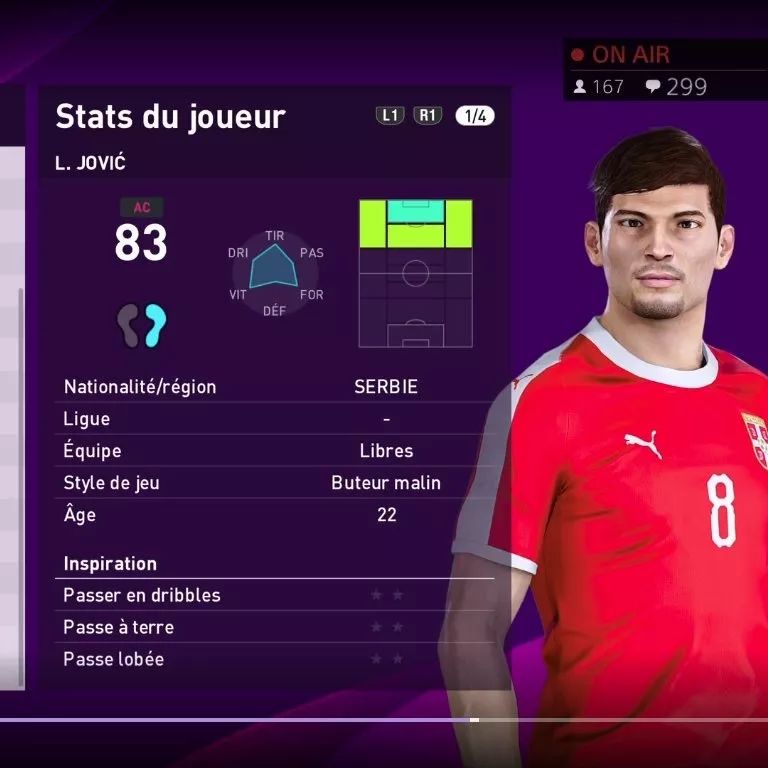Highlight the Passer en dribbles inspiration row
768x768 pixels.
point(275,595)
